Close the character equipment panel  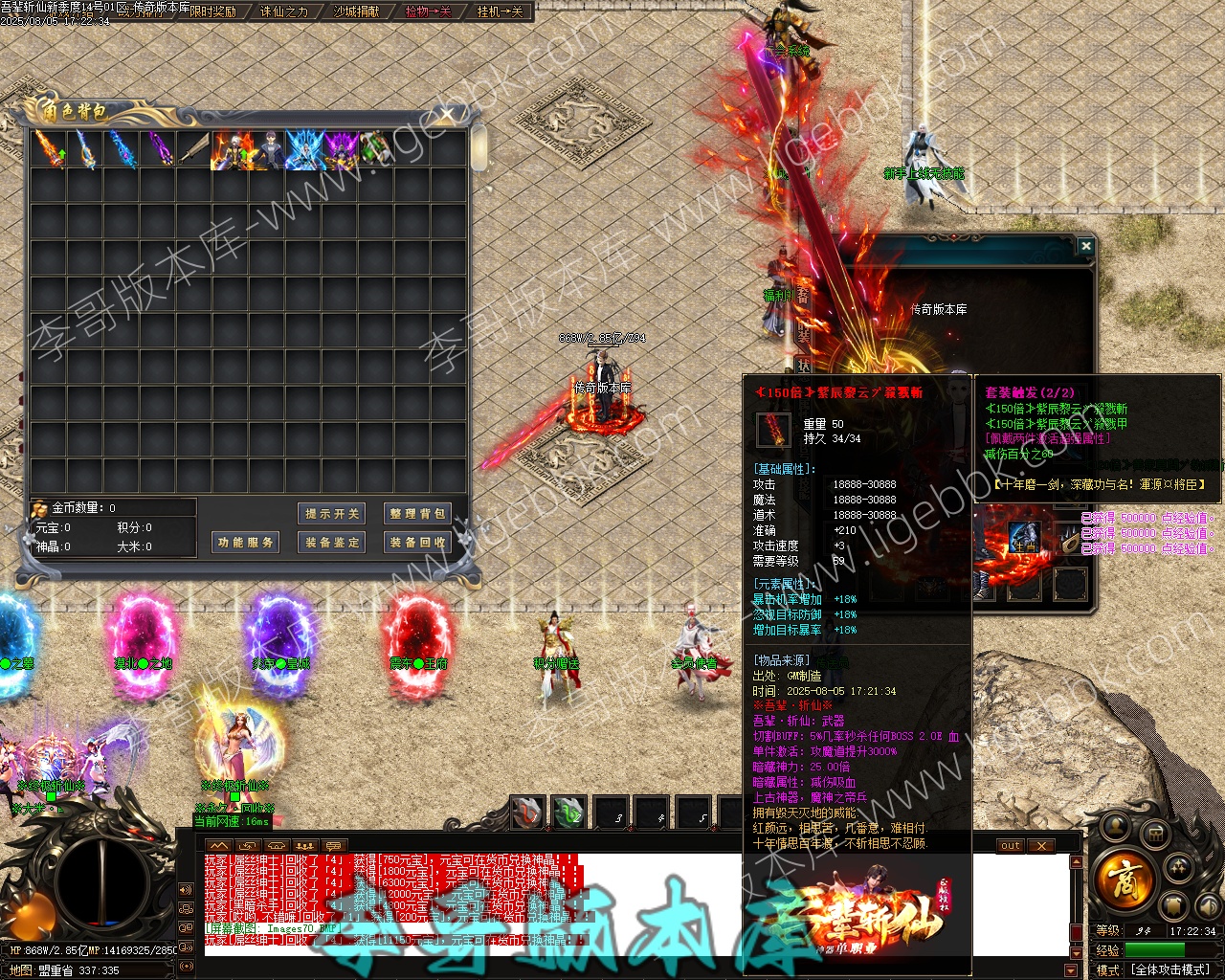coord(1085,247)
